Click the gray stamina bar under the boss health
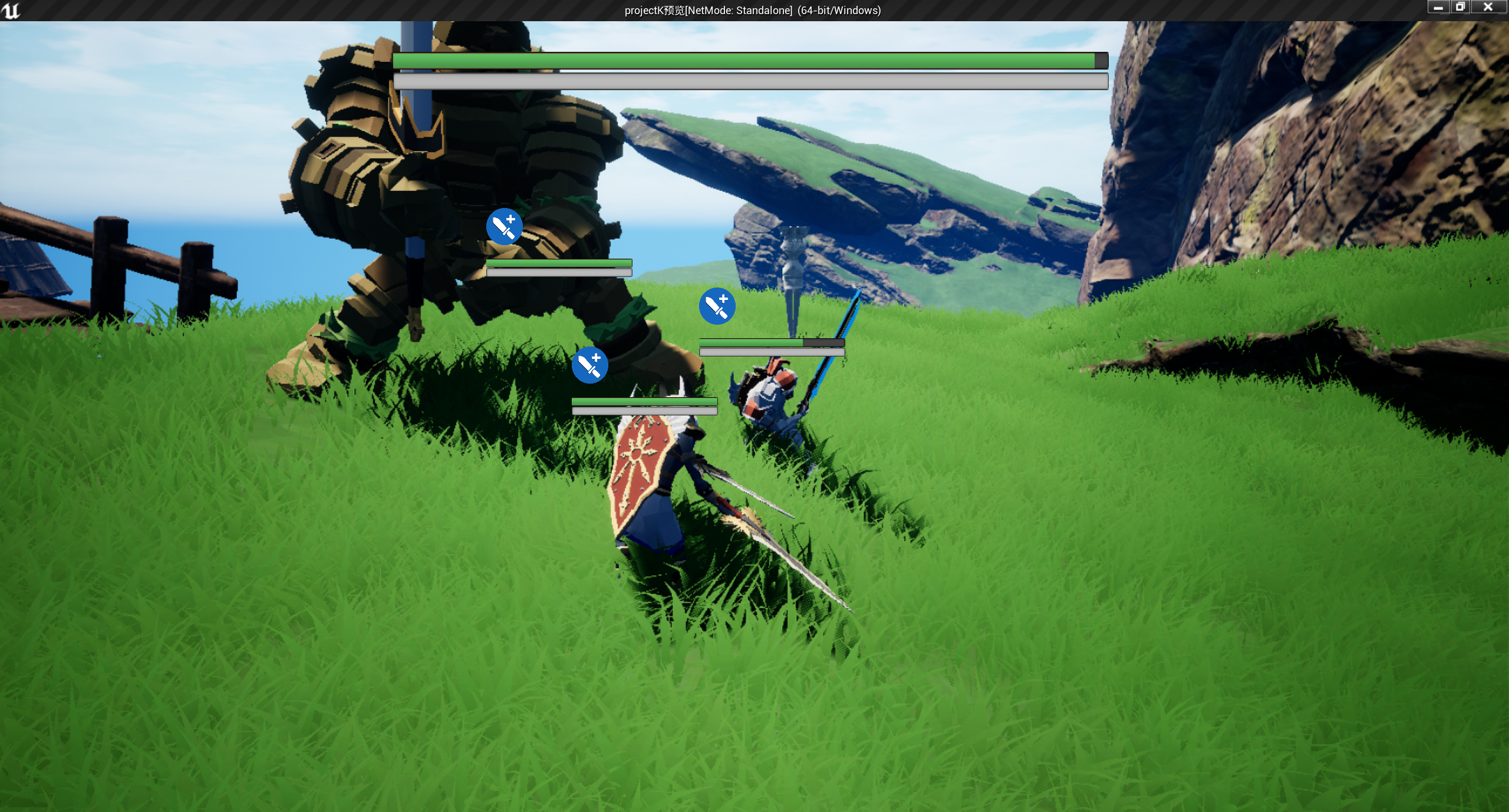The image size is (1509, 812). pos(749,82)
